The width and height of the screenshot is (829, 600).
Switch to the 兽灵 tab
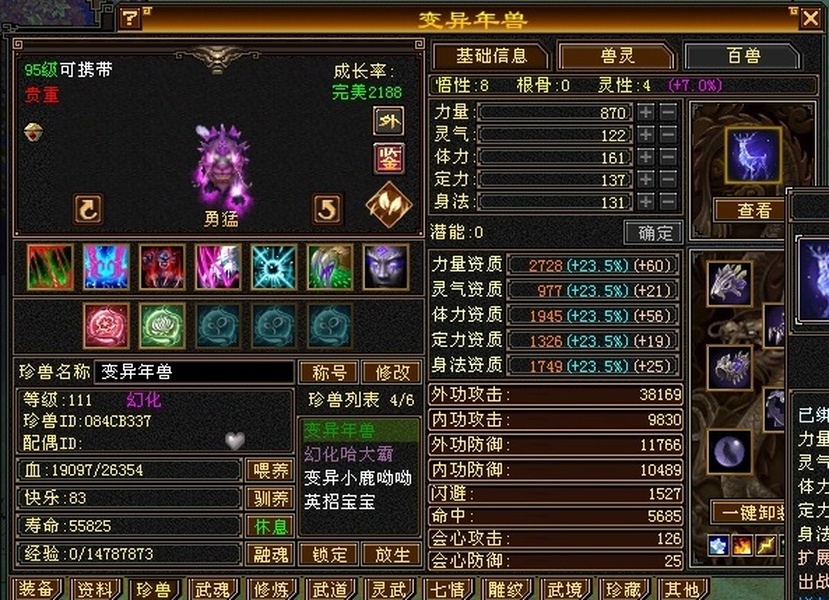(x=615, y=56)
